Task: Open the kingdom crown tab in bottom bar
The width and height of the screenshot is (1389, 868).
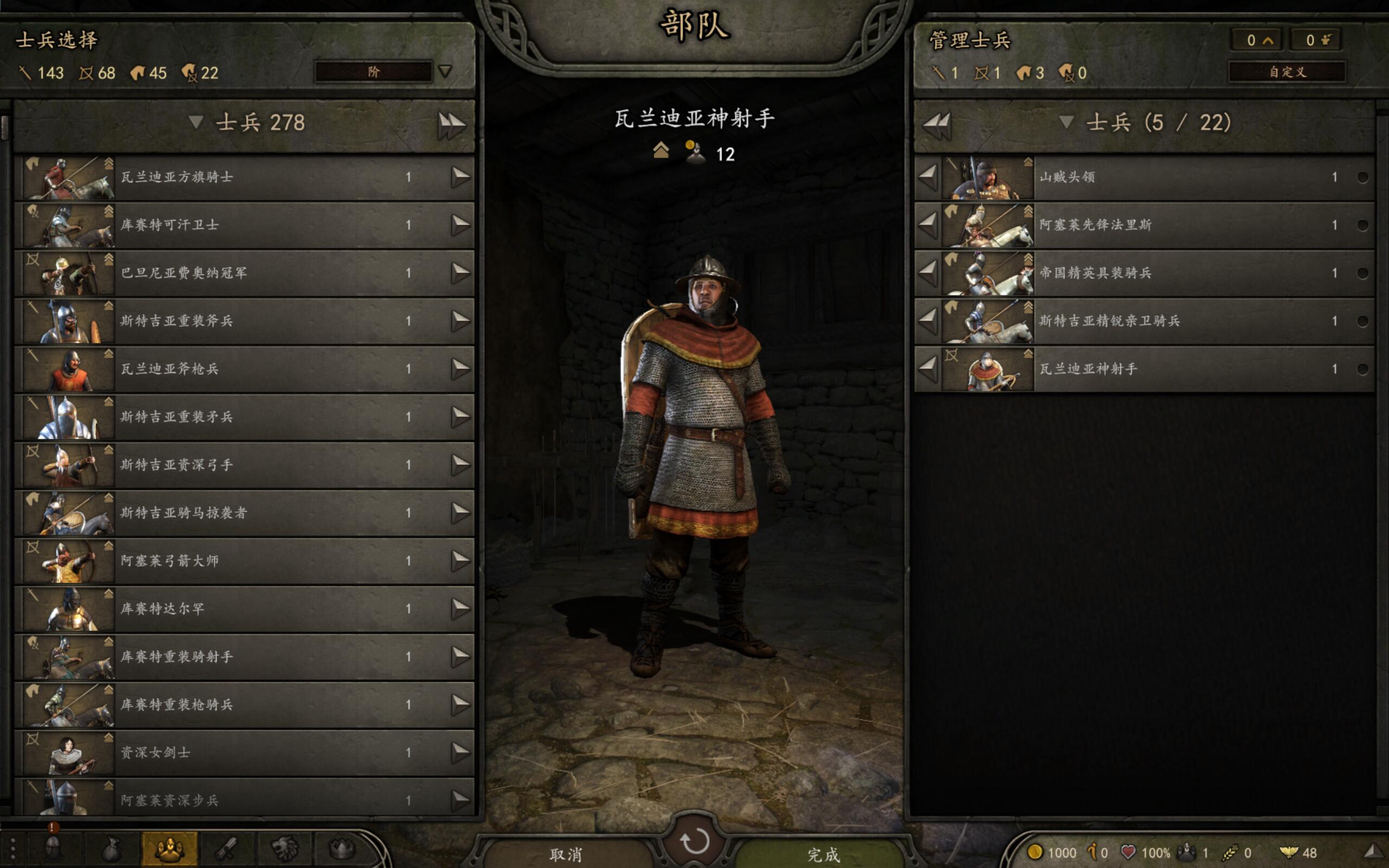Action: 341,848
